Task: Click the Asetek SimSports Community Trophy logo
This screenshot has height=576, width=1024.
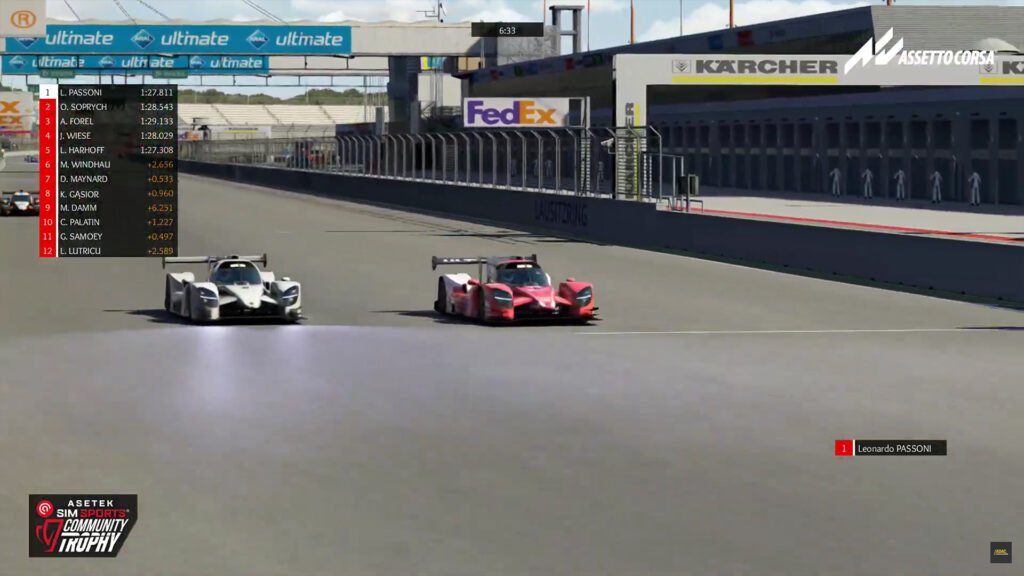Action: click(82, 525)
